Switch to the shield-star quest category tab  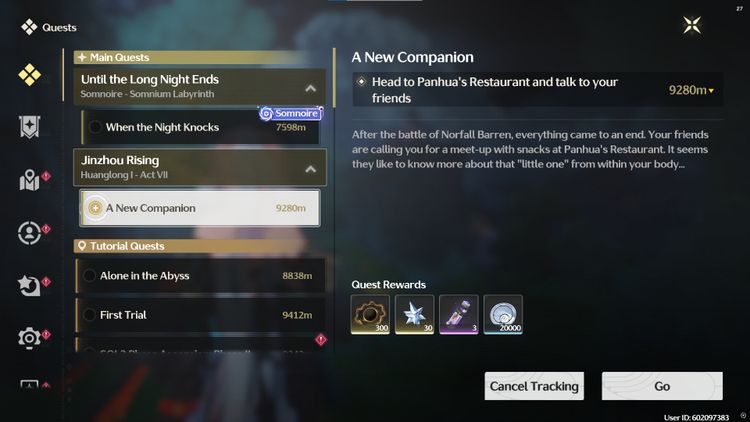pyautogui.click(x=30, y=127)
